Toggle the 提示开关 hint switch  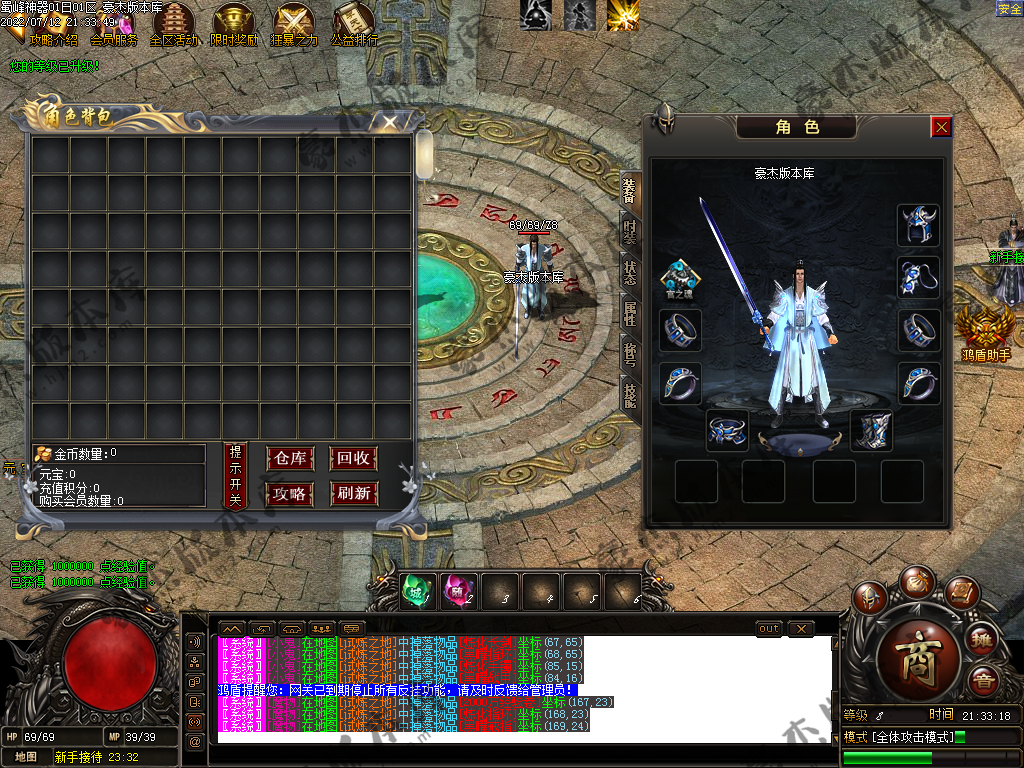click(235, 474)
